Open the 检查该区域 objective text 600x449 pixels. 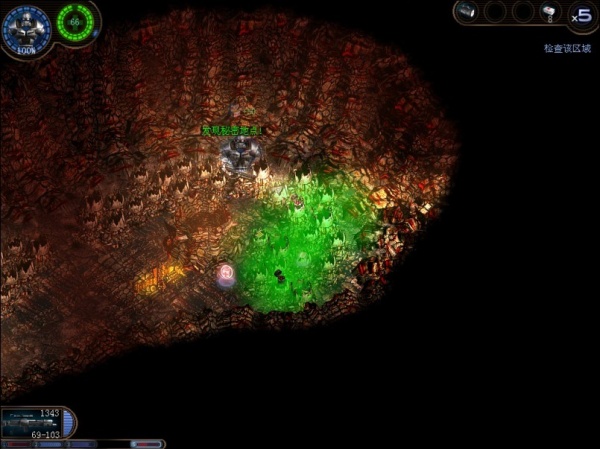569,47
